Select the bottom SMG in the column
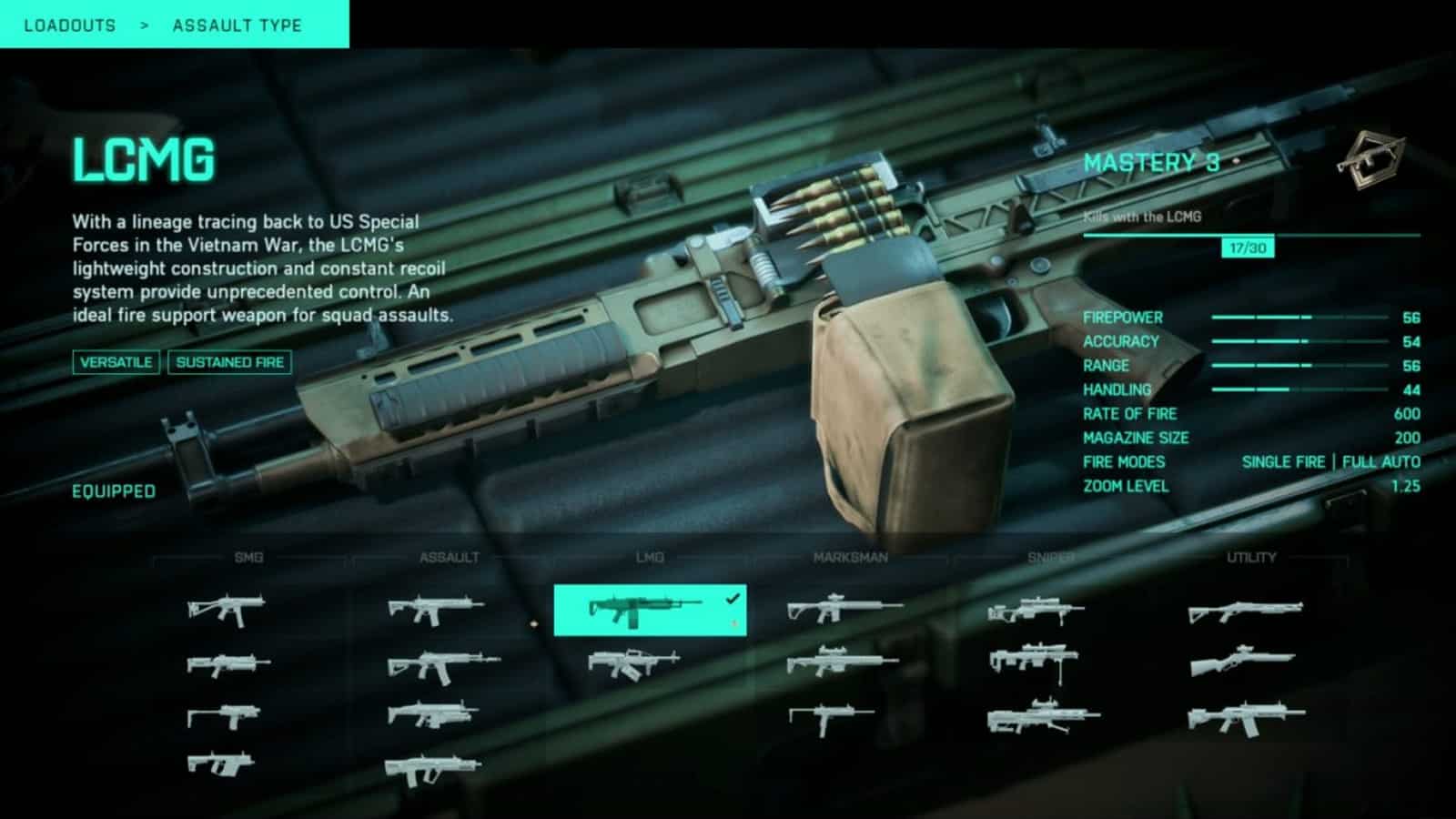Viewport: 1456px width, 819px height. pos(221,763)
